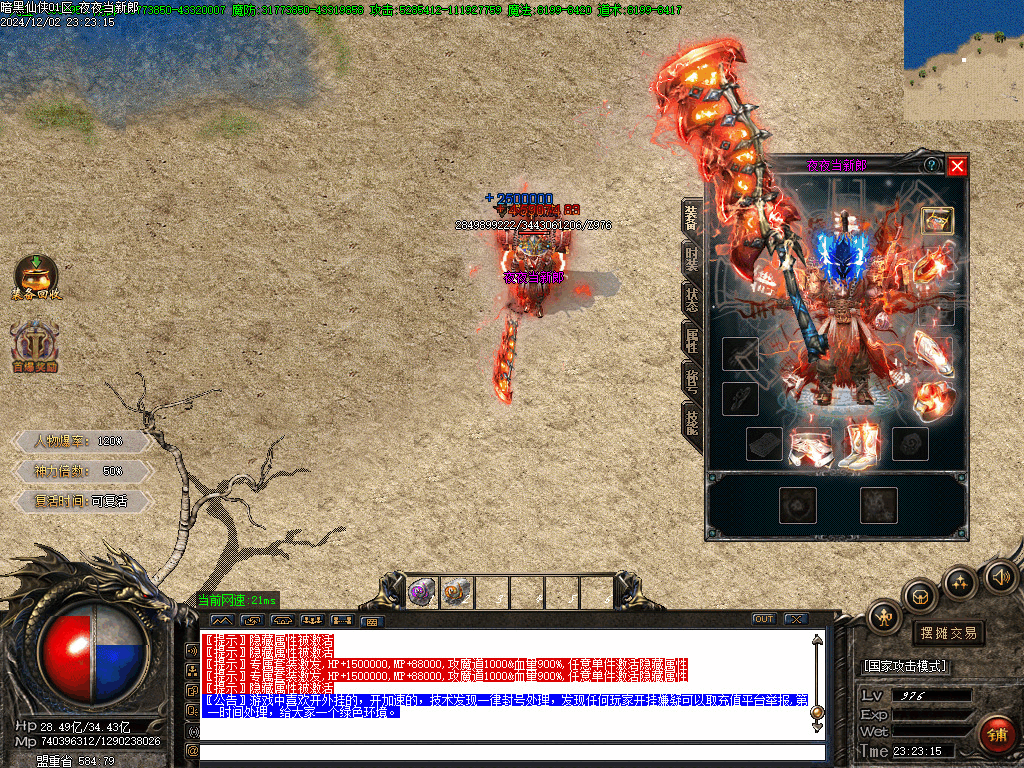Open the 技能 skills tab
The width and height of the screenshot is (1024, 768).
(x=692, y=421)
